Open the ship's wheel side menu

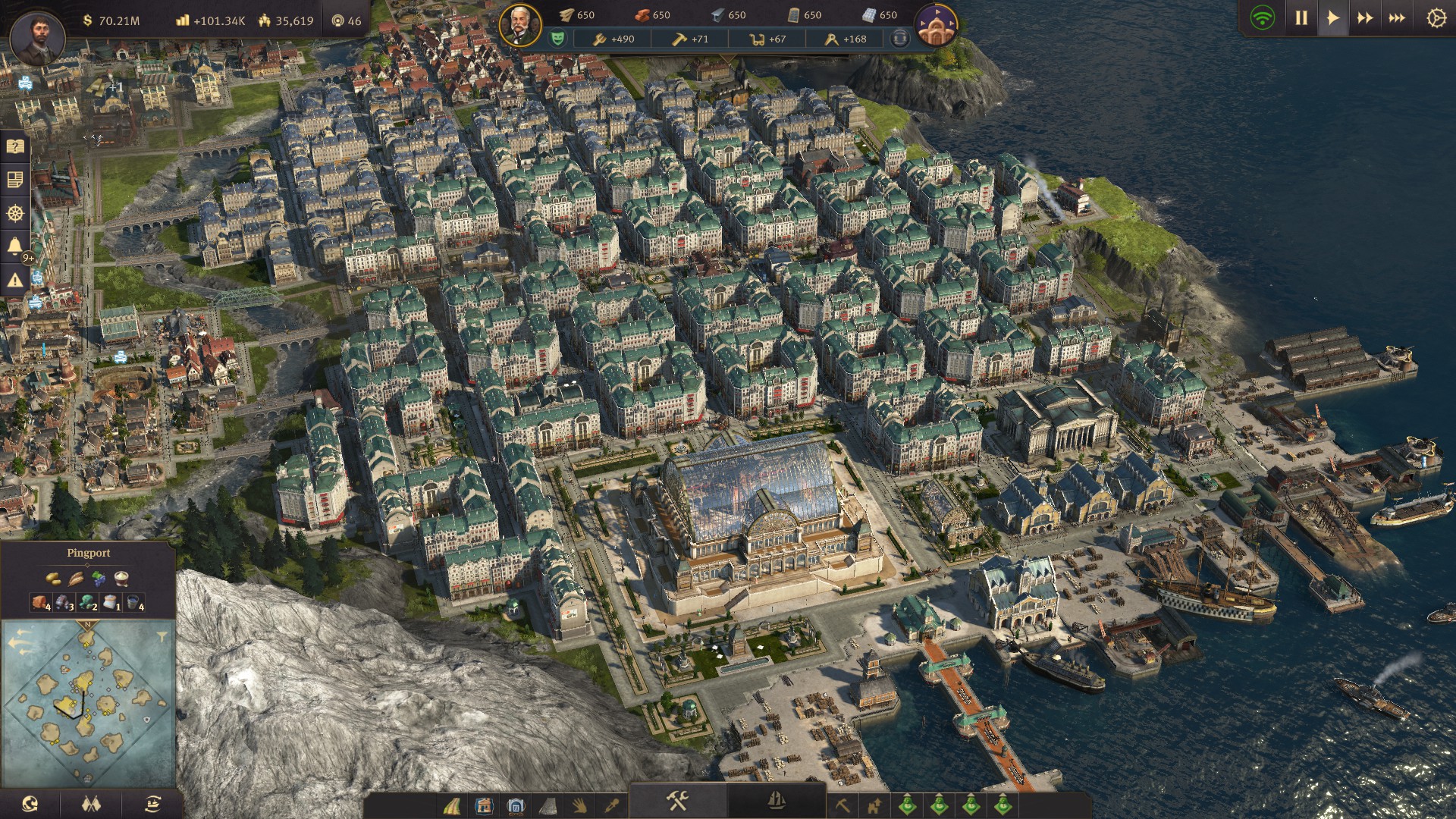point(15,213)
